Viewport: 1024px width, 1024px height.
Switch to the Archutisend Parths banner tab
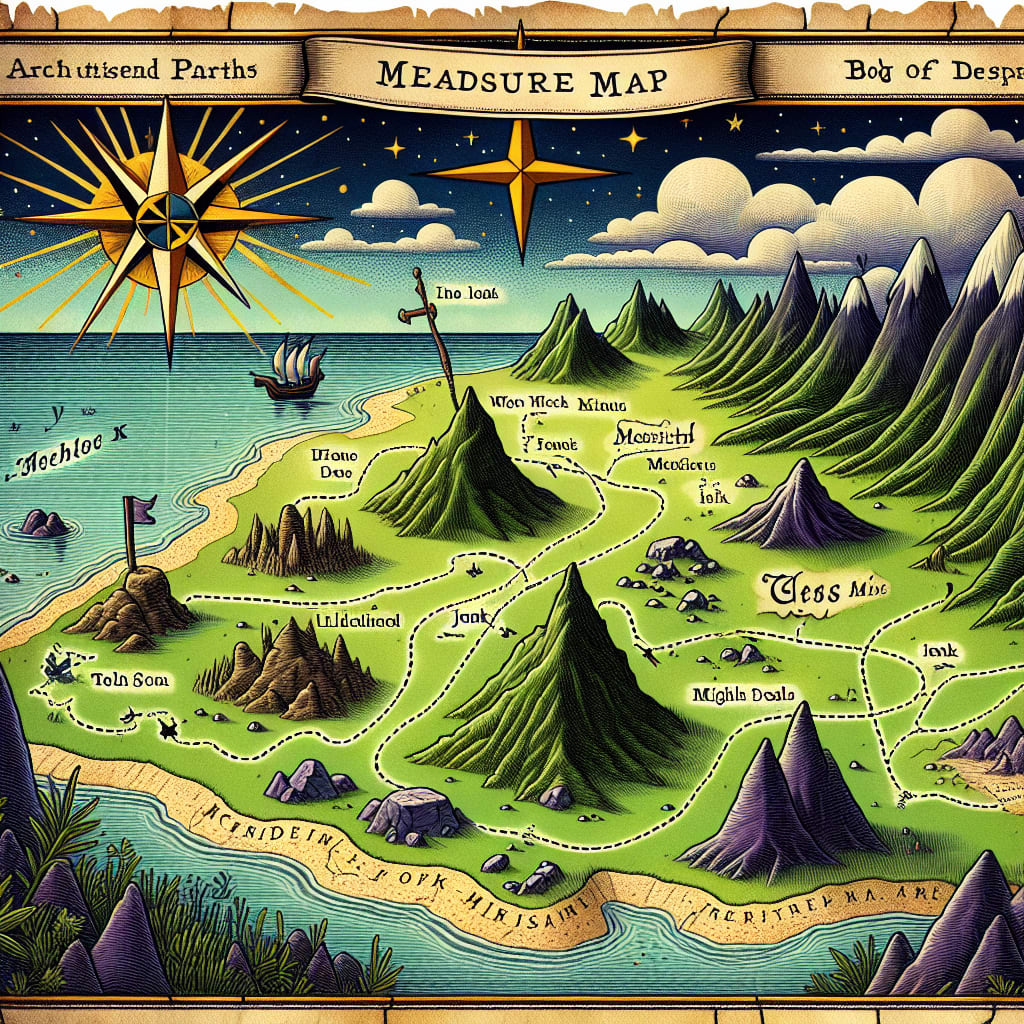point(133,72)
